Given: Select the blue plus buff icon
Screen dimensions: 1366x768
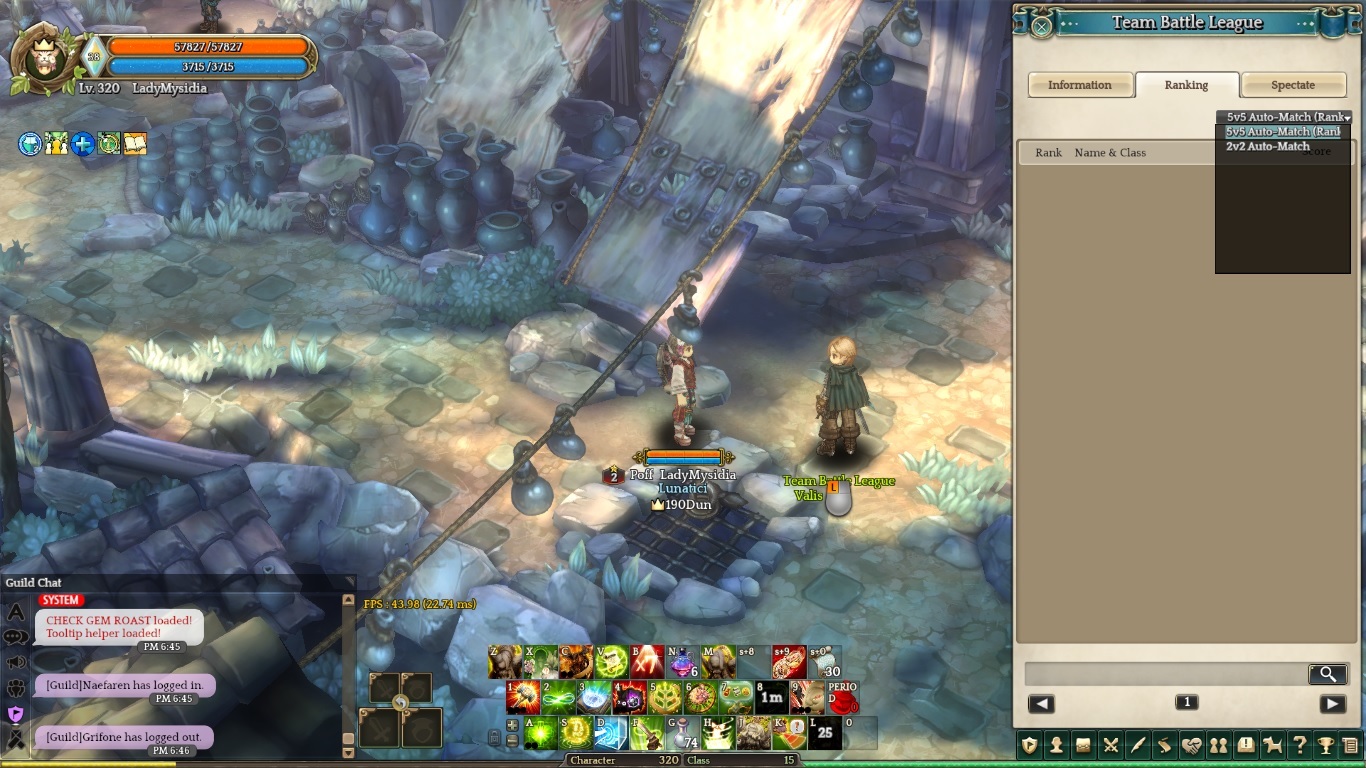Looking at the screenshot, I should pyautogui.click(x=82, y=144).
